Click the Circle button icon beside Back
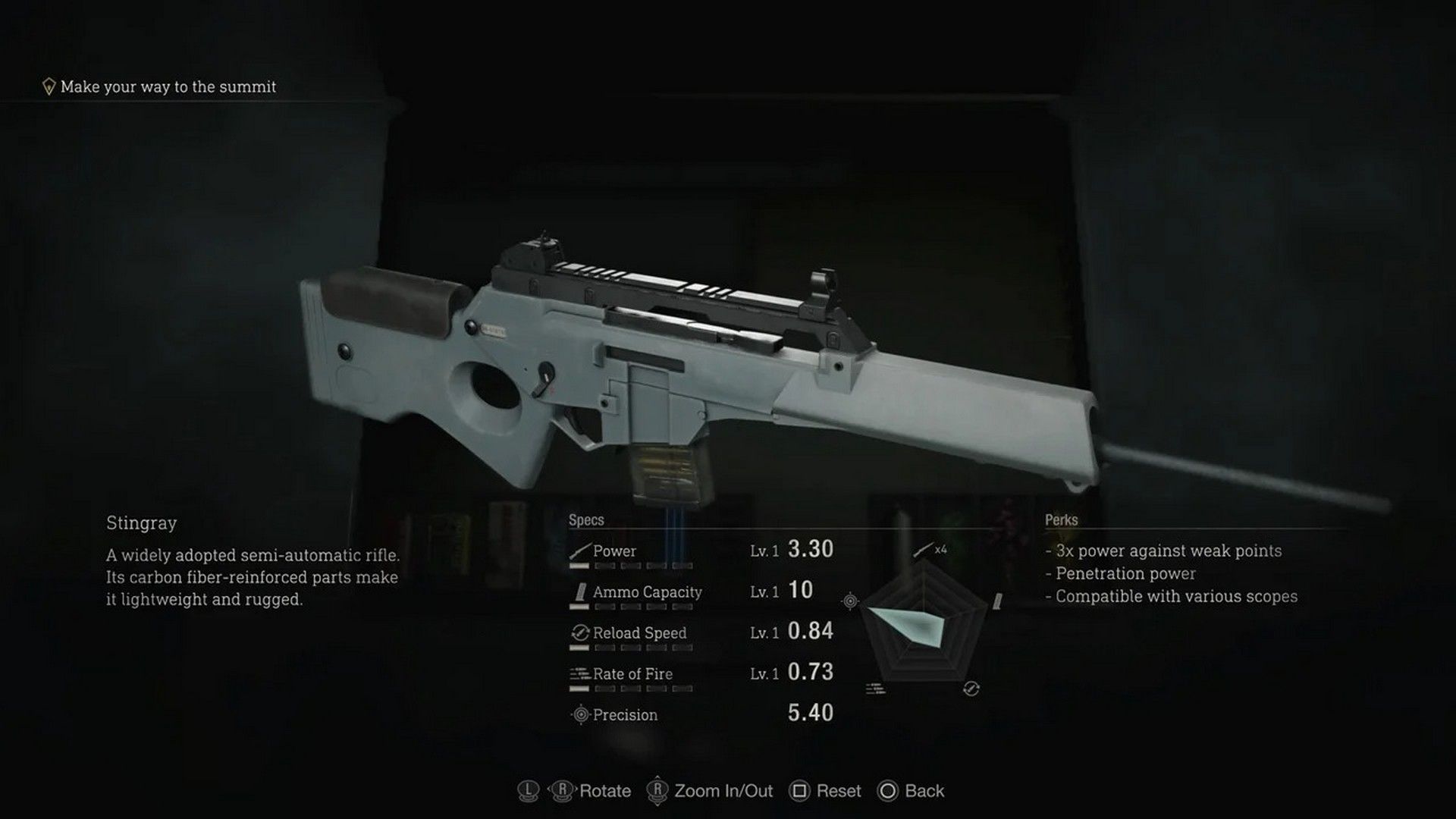 887,791
